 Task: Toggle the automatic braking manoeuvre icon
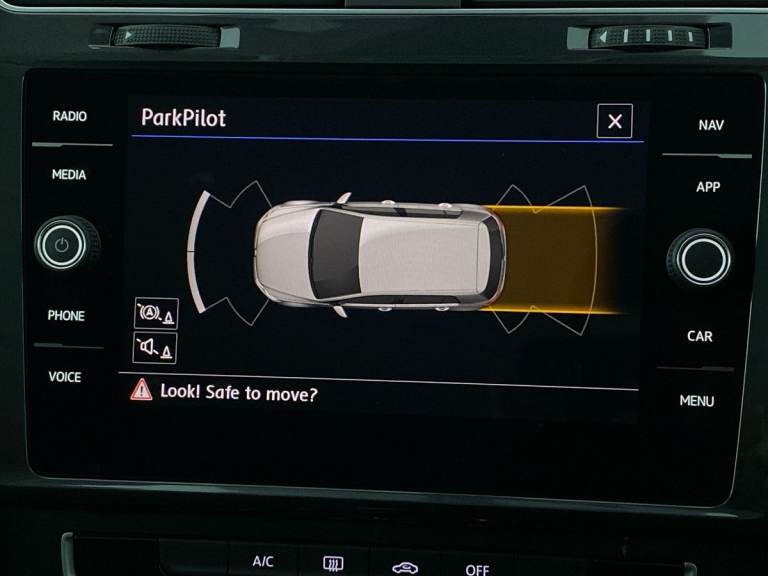coord(155,314)
